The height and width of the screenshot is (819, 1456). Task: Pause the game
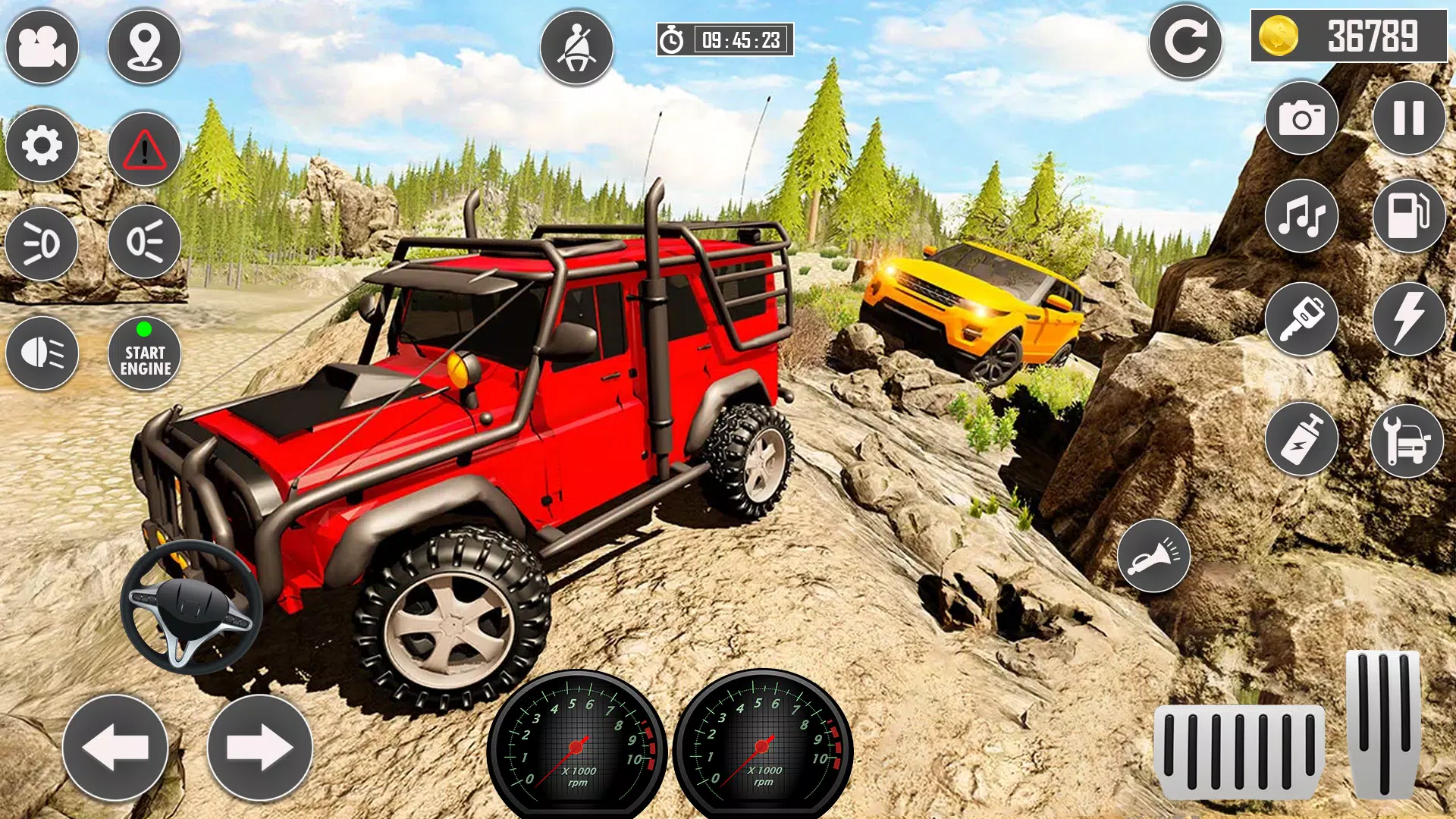pyautogui.click(x=1409, y=118)
